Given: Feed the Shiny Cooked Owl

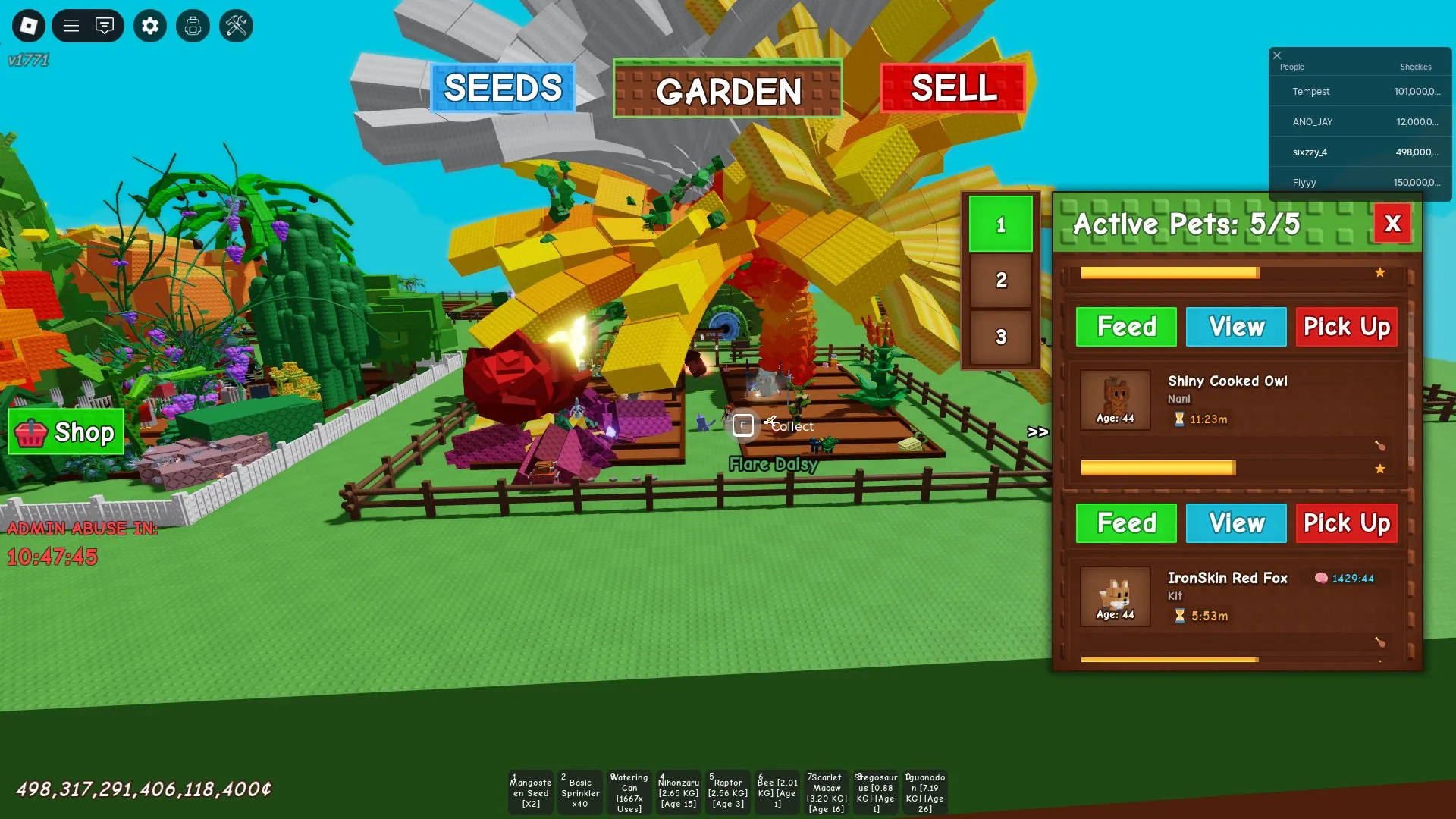Looking at the screenshot, I should pyautogui.click(x=1125, y=327).
